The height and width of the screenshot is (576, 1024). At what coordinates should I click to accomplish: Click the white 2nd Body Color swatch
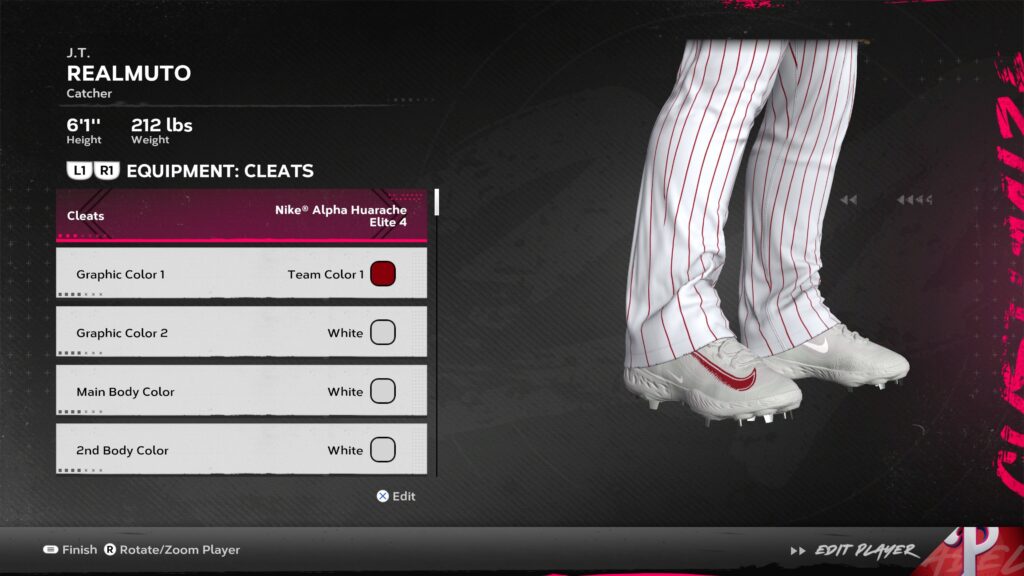pos(383,450)
